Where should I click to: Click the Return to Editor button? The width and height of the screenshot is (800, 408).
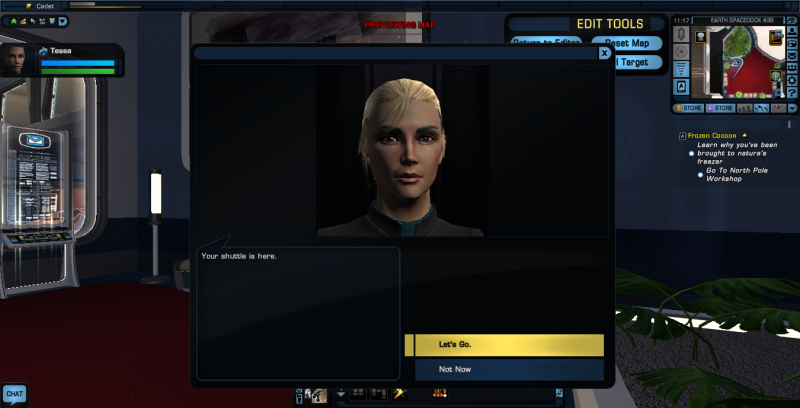[546, 43]
